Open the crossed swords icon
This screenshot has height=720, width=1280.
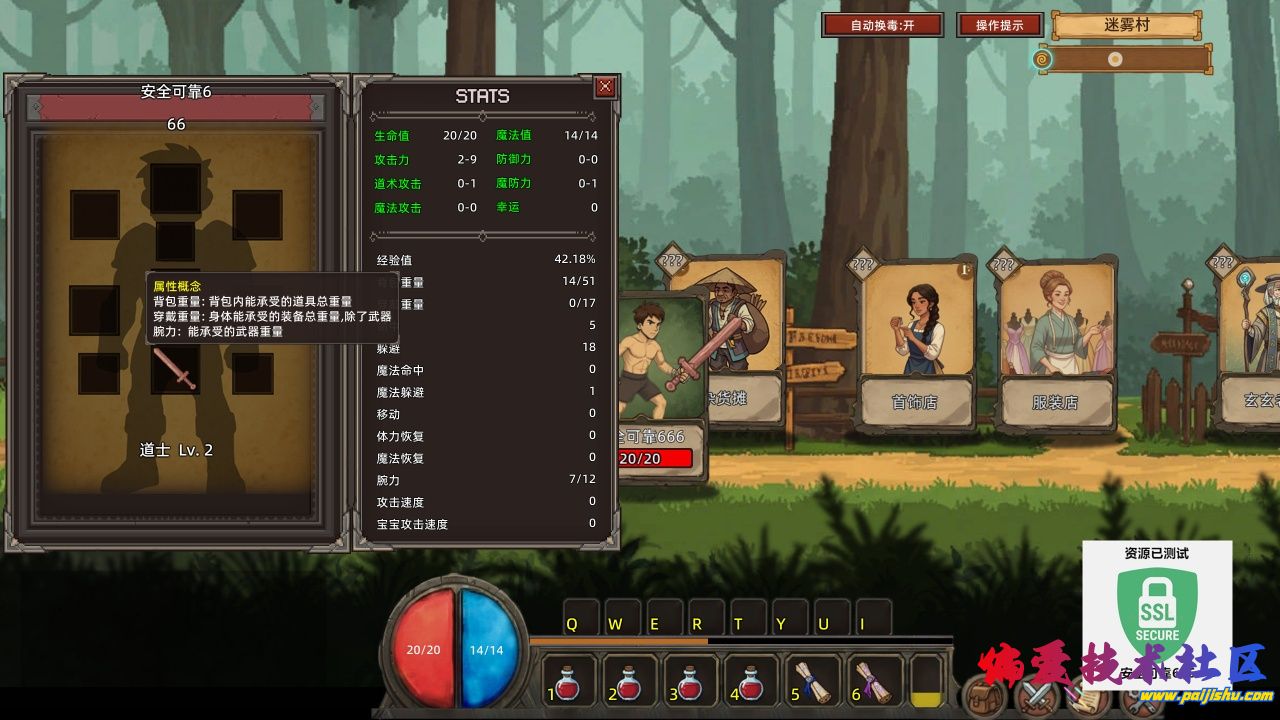pyautogui.click(x=1037, y=696)
